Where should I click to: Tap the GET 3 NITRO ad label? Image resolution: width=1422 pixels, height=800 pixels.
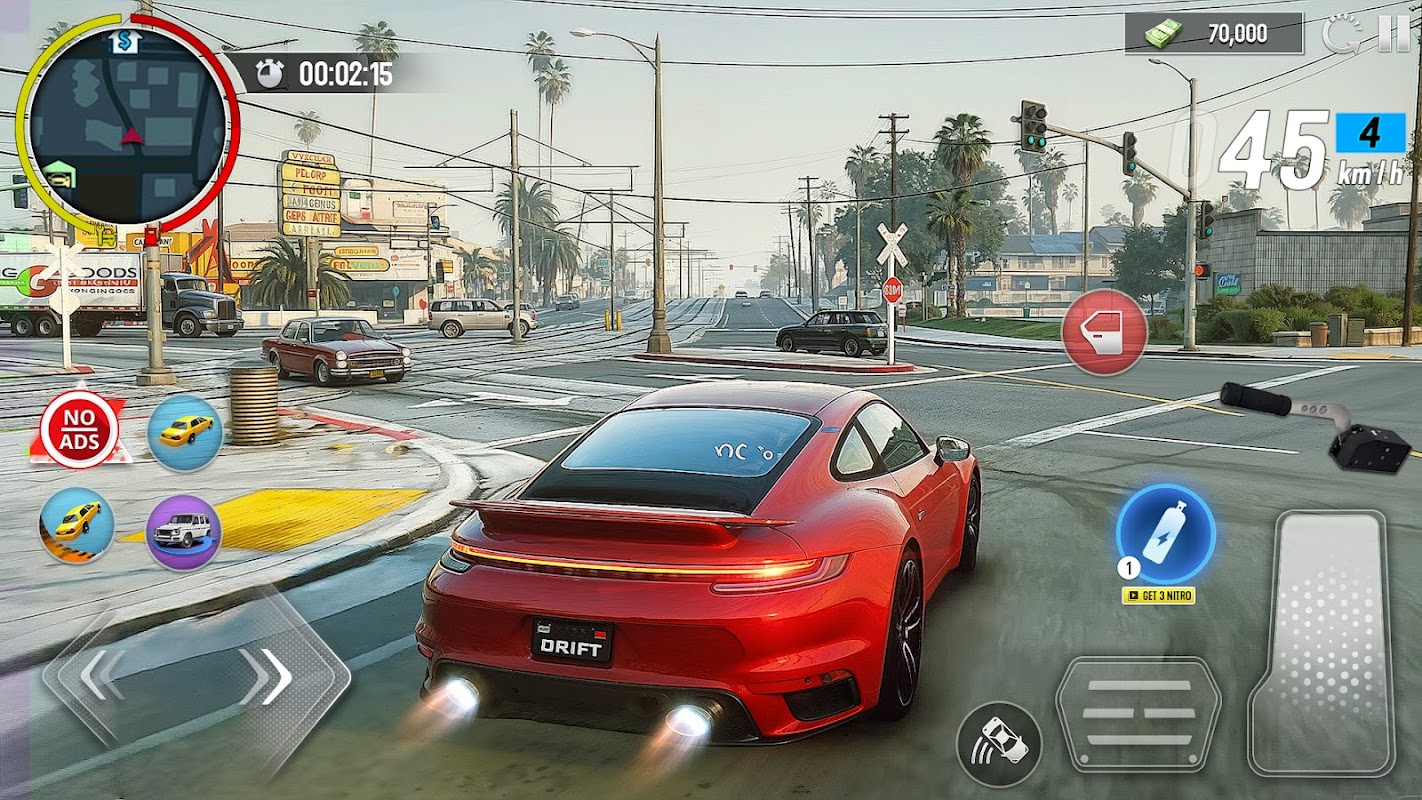point(1158,596)
